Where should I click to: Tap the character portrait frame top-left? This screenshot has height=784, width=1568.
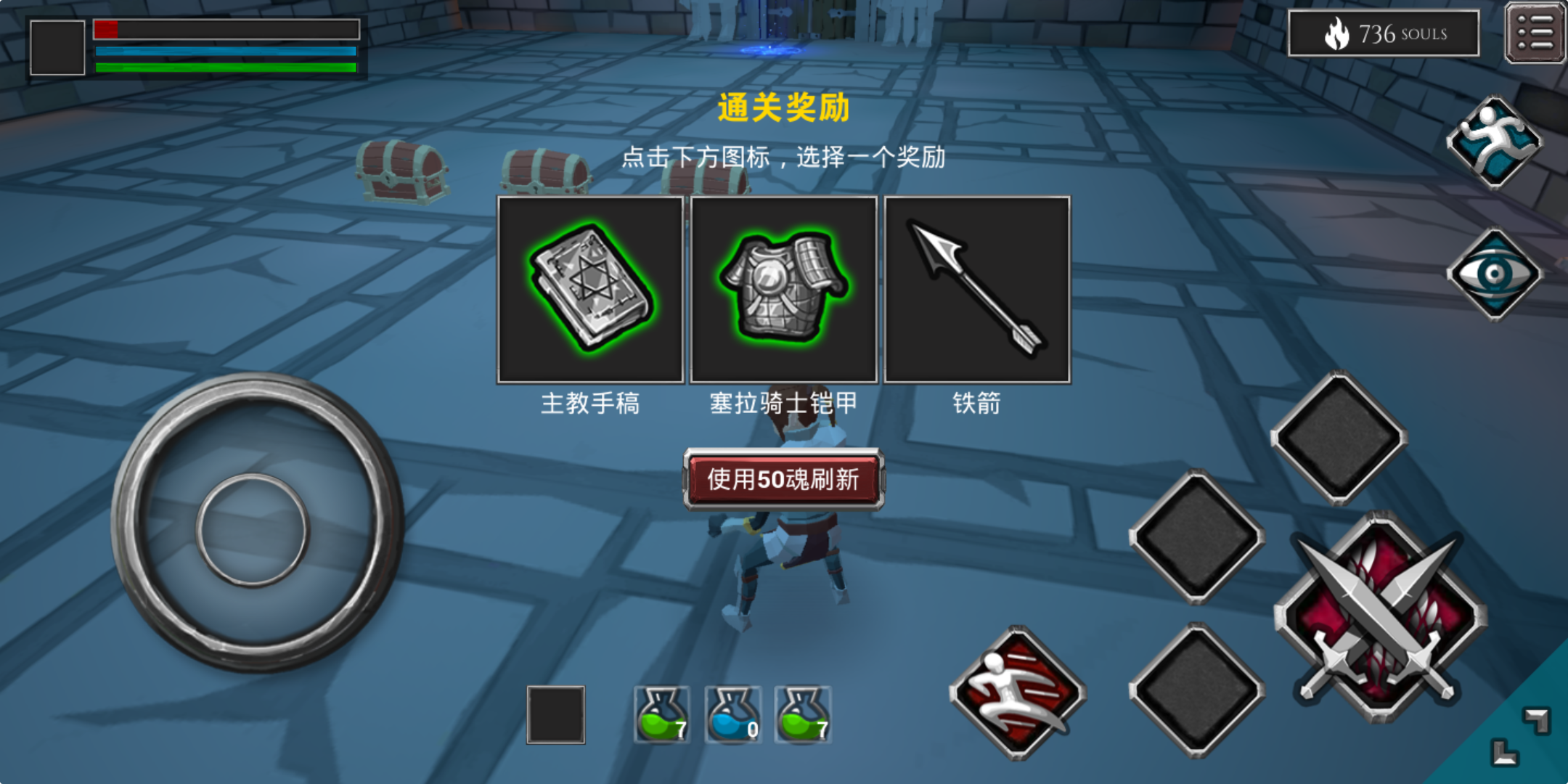[x=58, y=47]
